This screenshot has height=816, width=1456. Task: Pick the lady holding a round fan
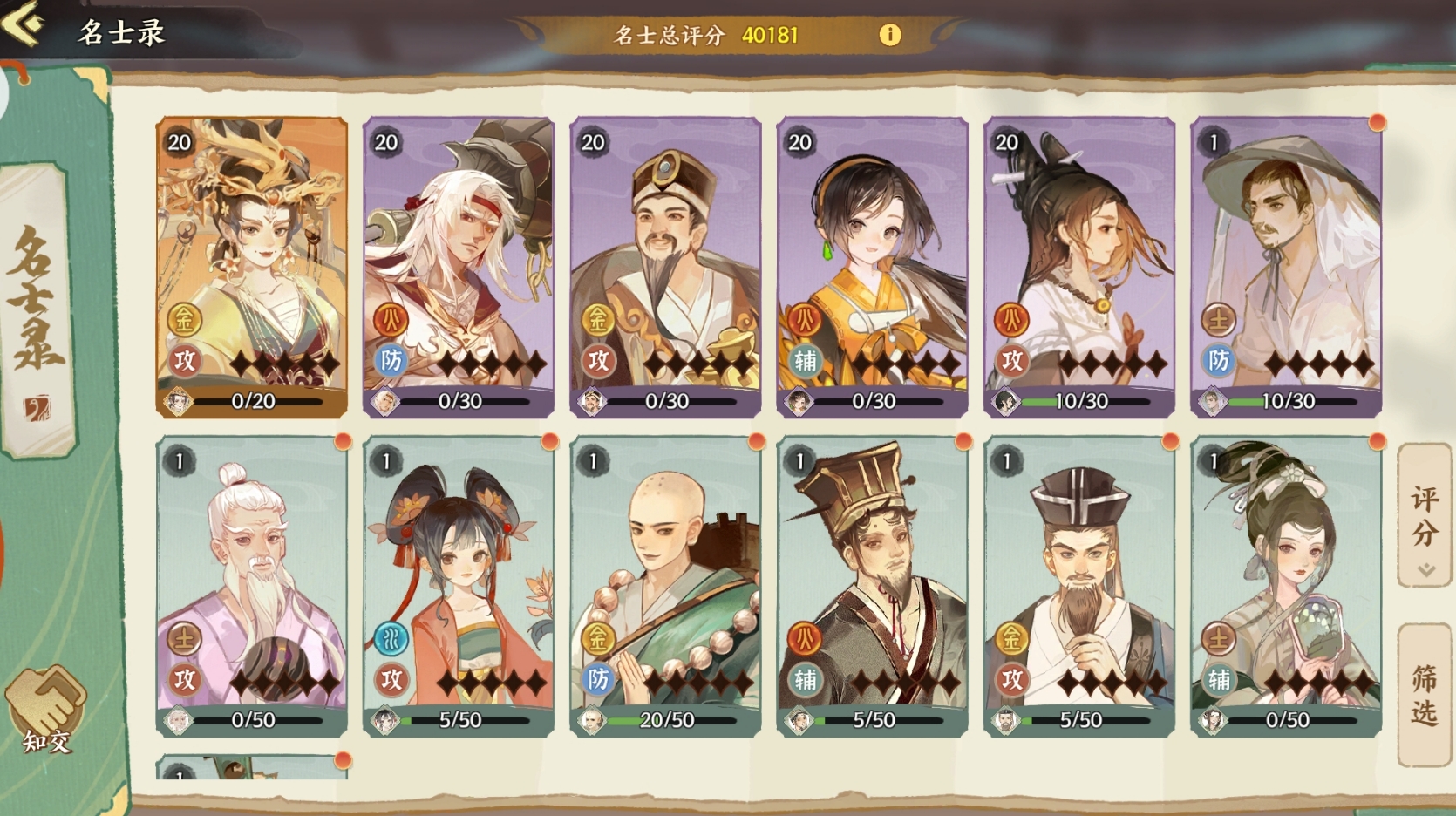tap(1286, 586)
